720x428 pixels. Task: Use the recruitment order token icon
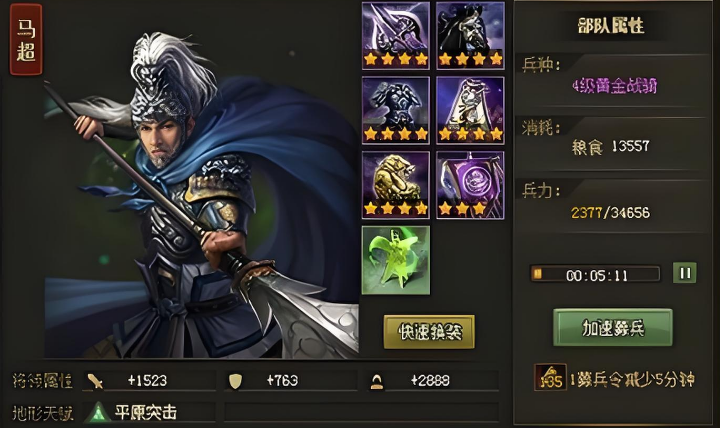tap(550, 378)
